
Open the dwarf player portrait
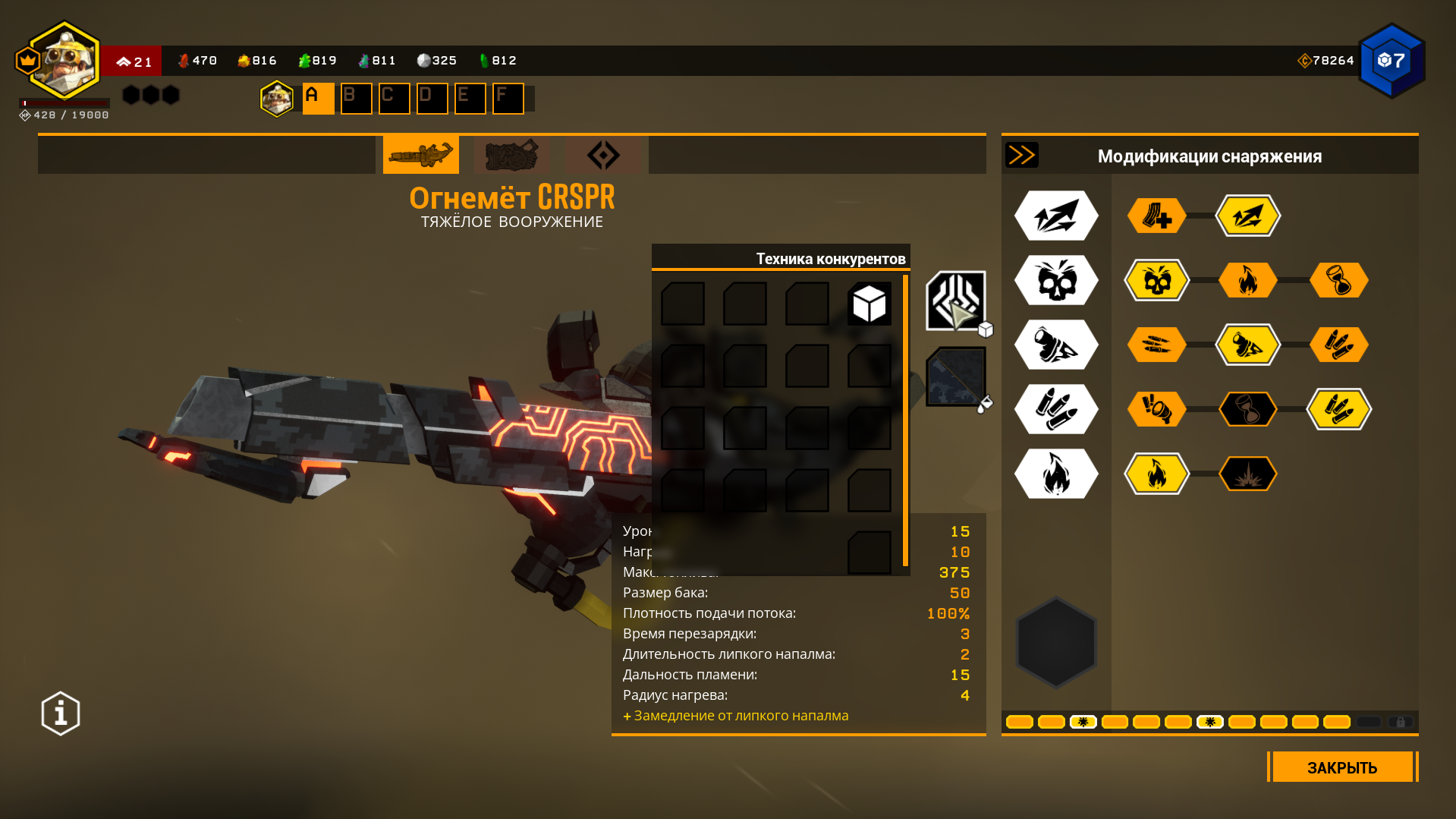click(x=65, y=61)
